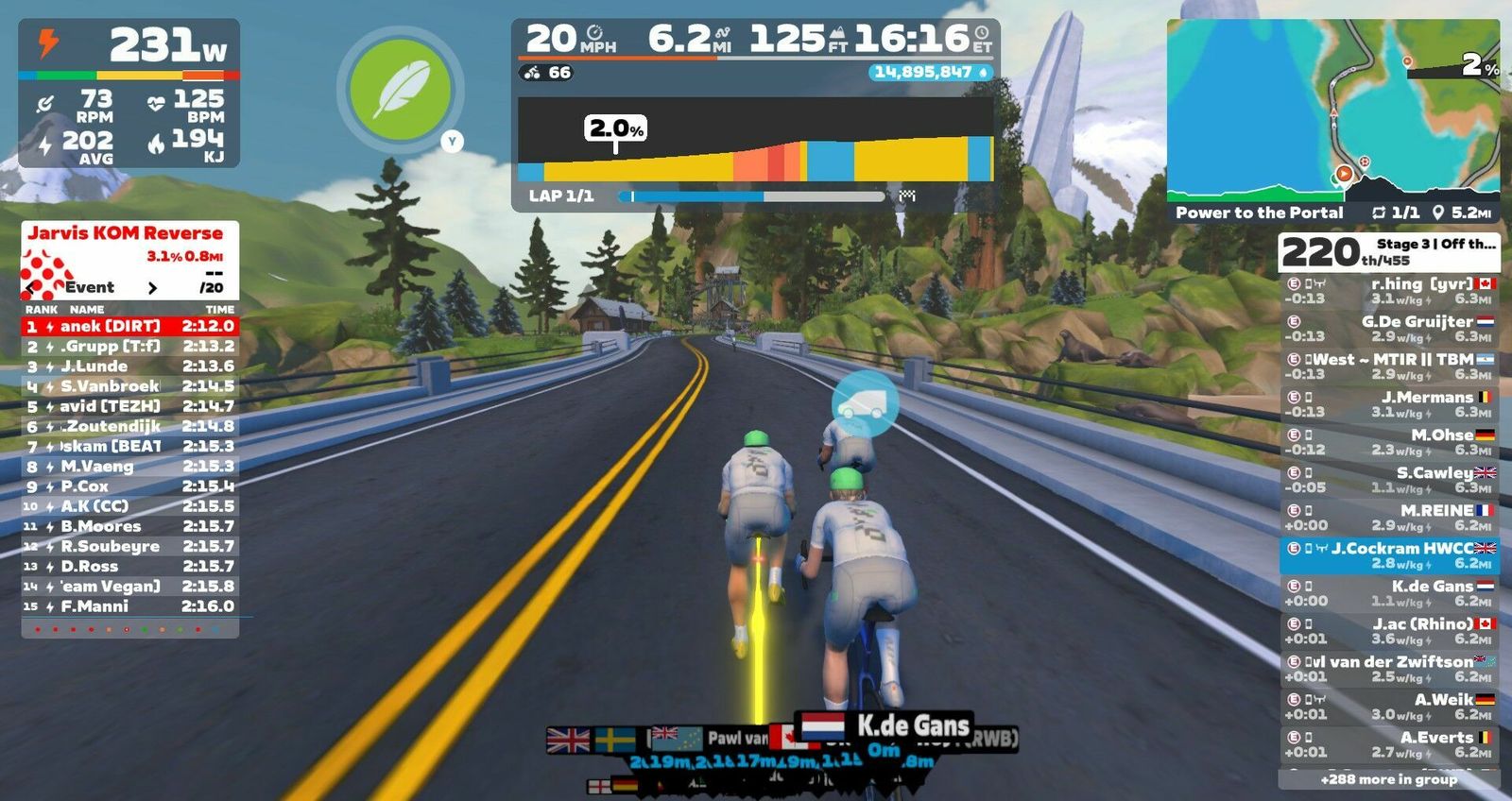Click the route elevation profile graph

[755, 140]
